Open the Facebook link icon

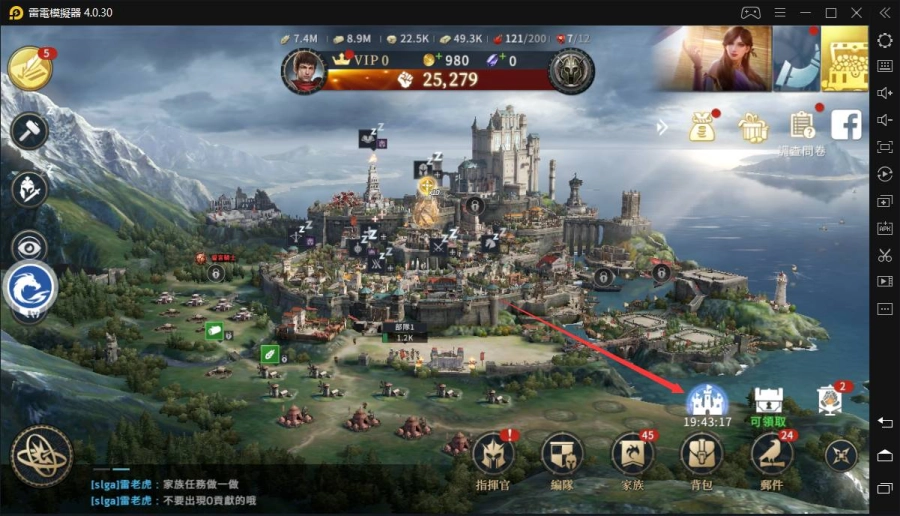tap(846, 125)
